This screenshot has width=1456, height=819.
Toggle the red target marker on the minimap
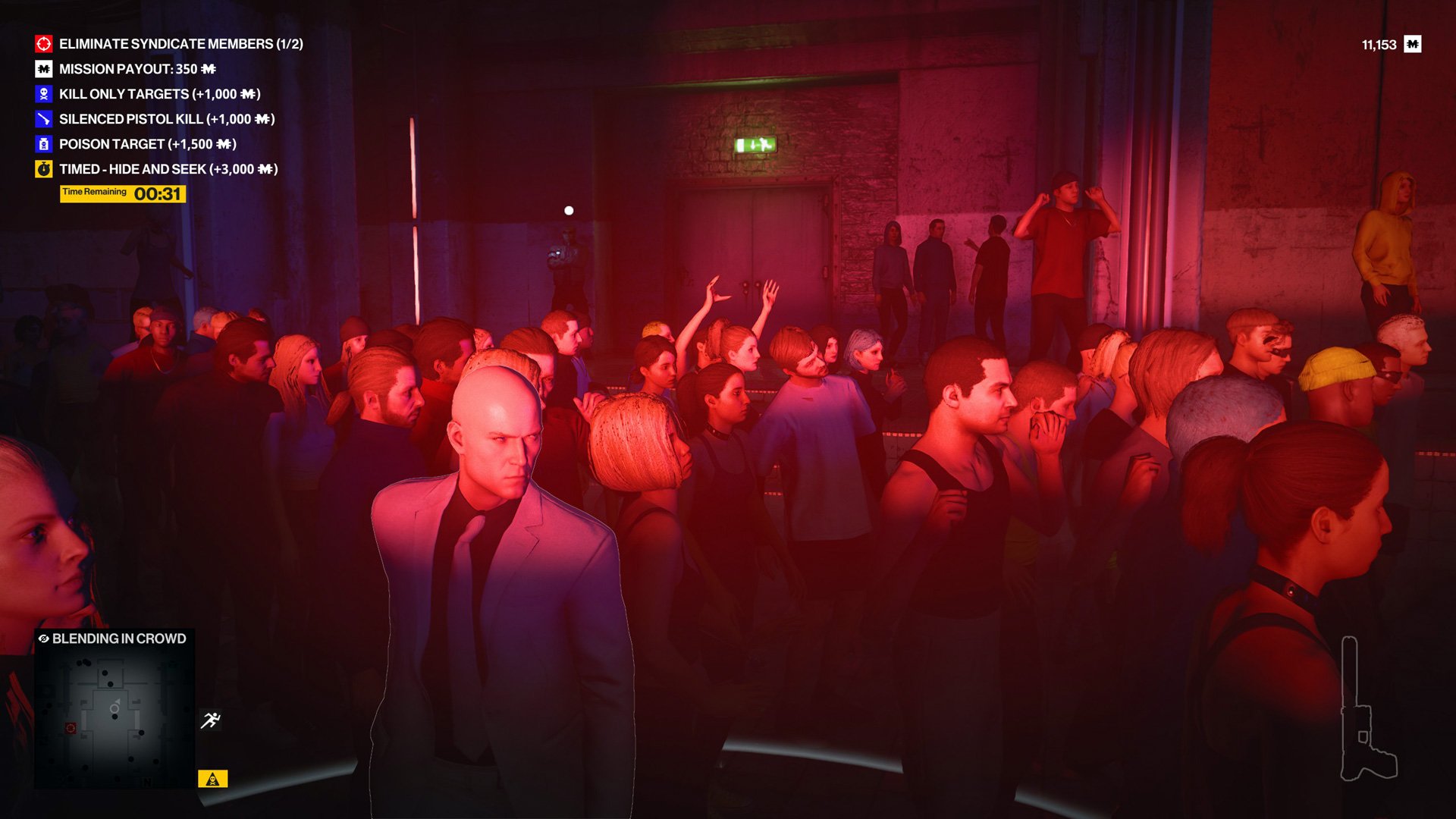71,727
